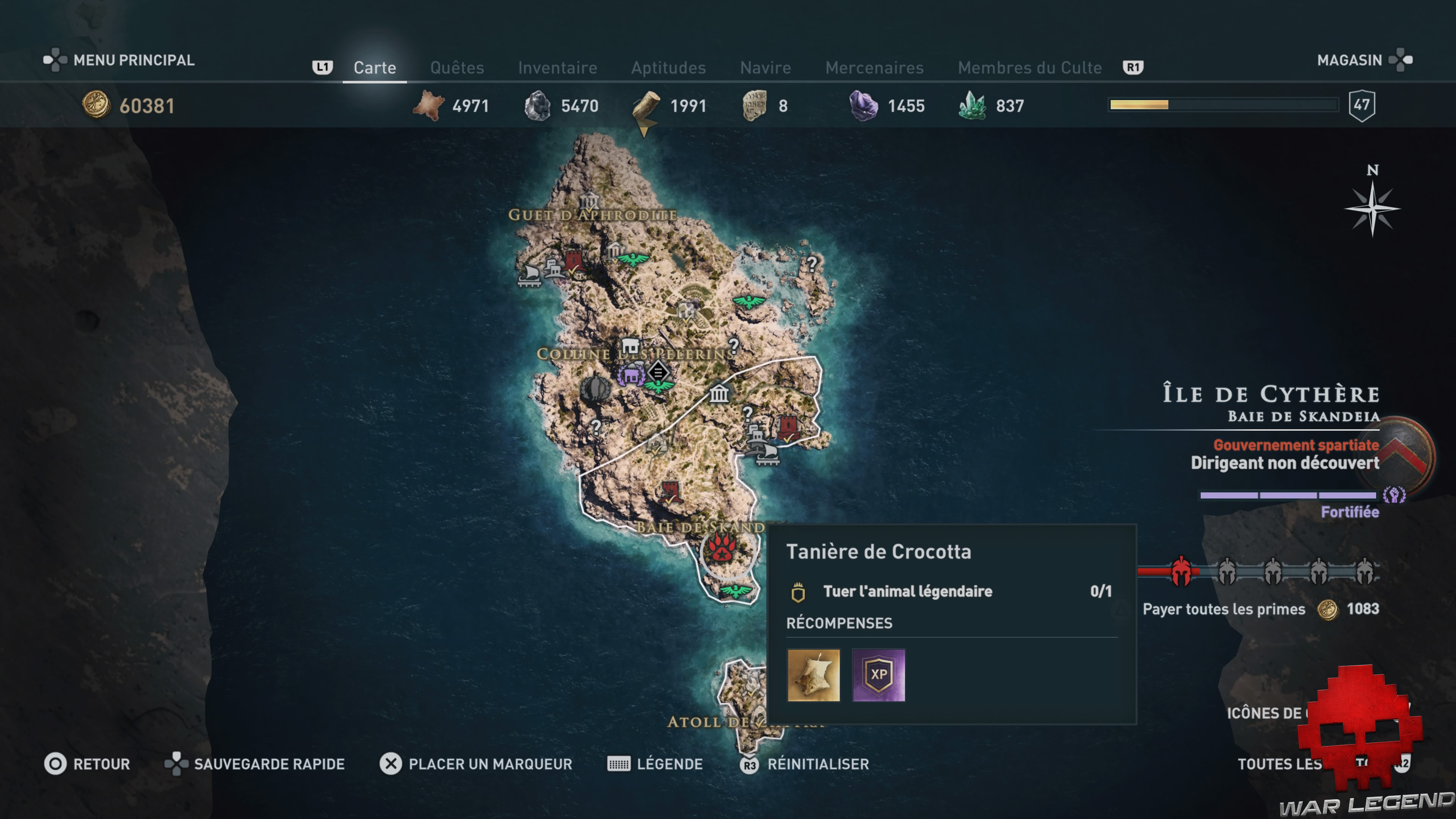This screenshot has height=819, width=1456.
Task: Click the red Spartan helmet on the bounty meter
Action: (x=1181, y=571)
